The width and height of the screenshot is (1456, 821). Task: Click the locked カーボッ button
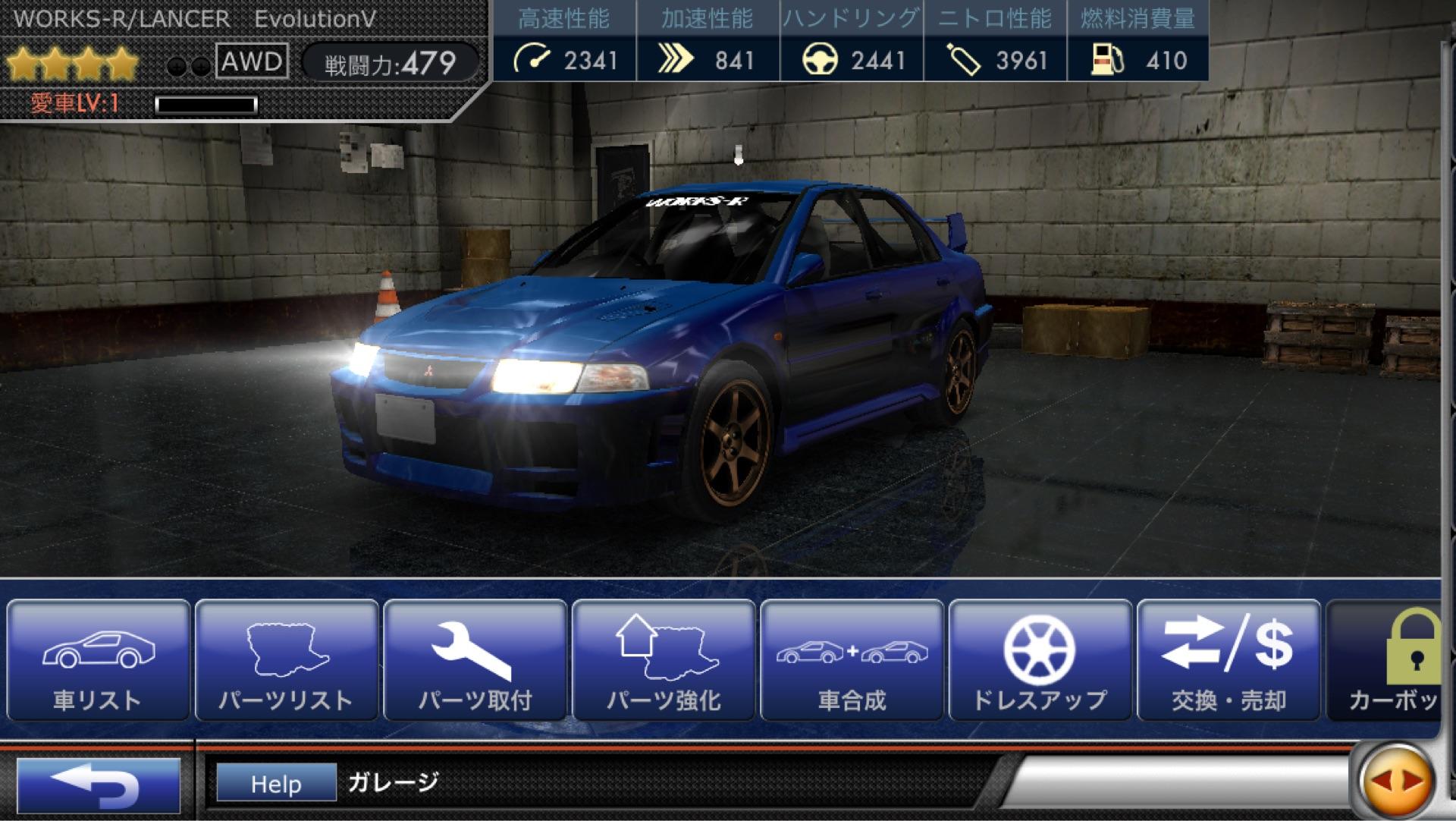(1386, 660)
